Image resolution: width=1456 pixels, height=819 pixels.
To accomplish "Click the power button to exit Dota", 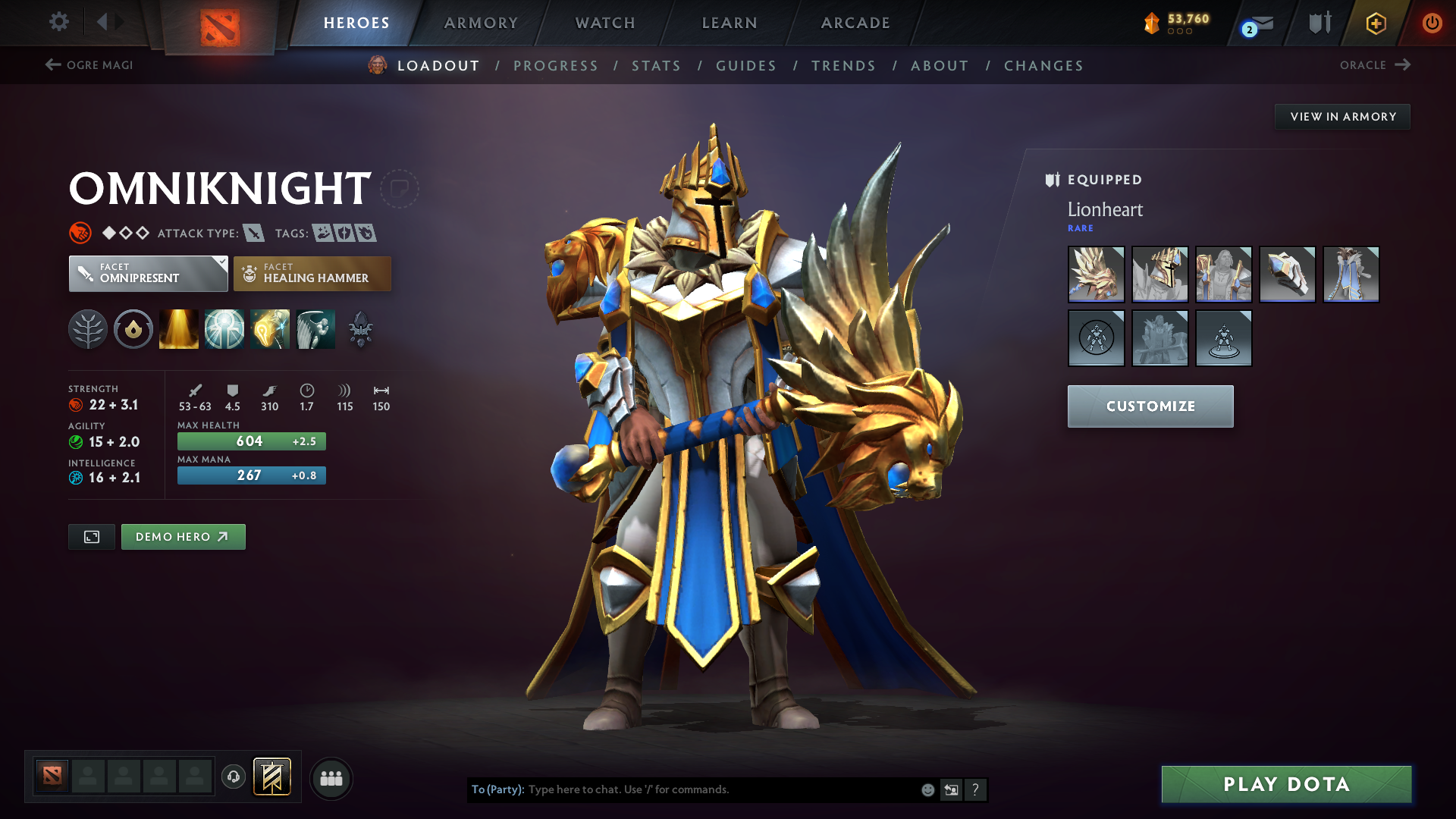I will point(1432,23).
